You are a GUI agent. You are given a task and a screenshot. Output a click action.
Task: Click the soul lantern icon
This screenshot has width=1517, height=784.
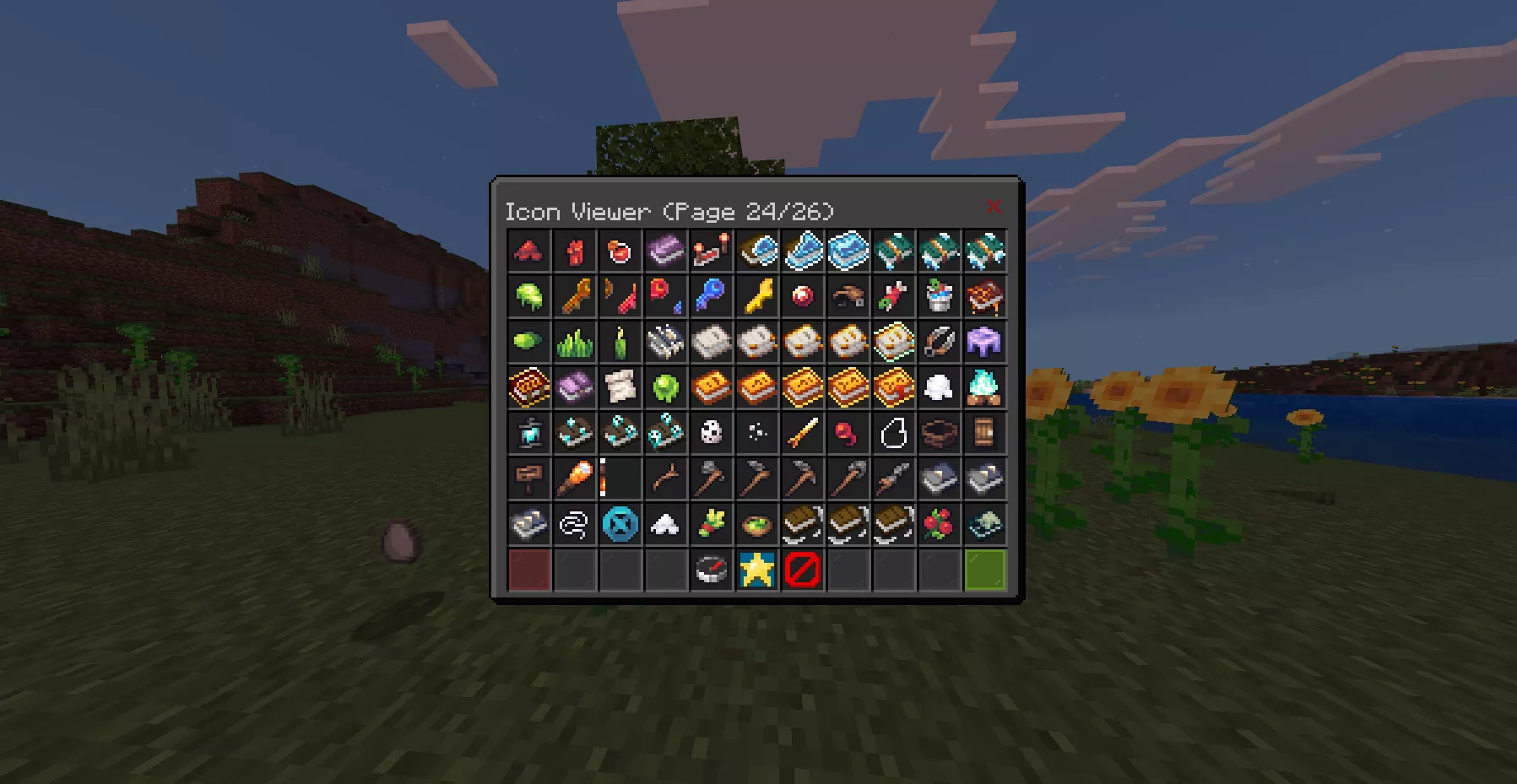tap(529, 433)
